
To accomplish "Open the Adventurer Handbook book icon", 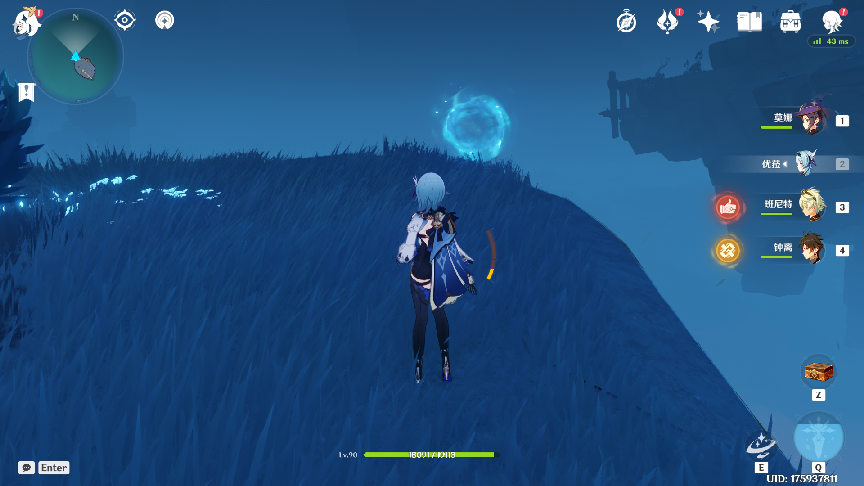I will [x=749, y=21].
